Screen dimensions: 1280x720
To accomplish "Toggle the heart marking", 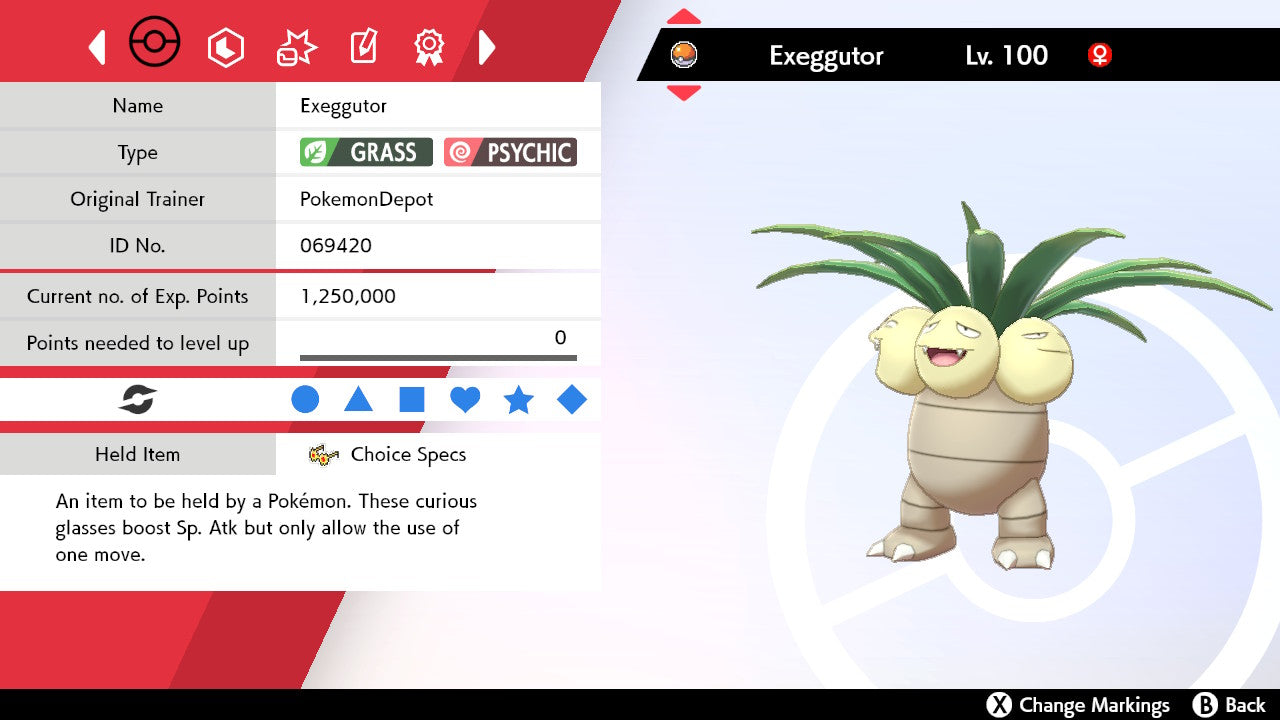I will [465, 400].
